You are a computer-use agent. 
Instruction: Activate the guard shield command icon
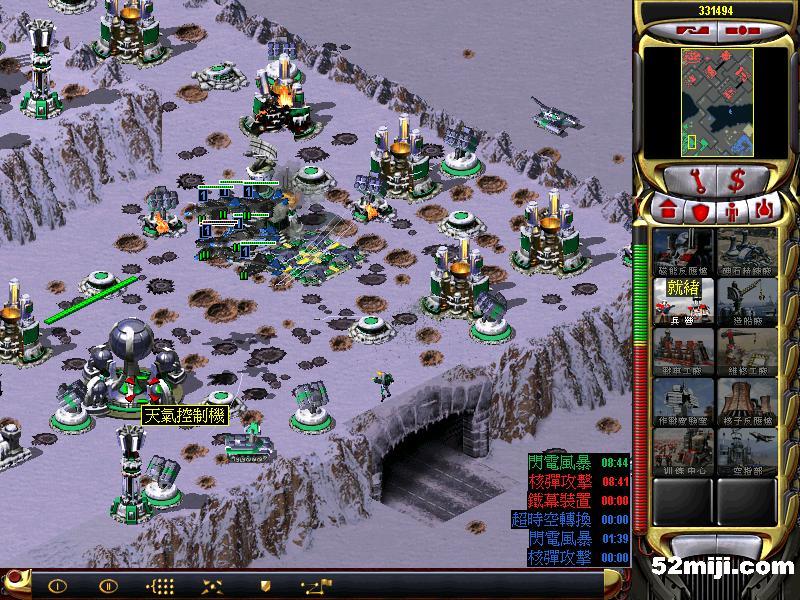pyautogui.click(x=265, y=585)
